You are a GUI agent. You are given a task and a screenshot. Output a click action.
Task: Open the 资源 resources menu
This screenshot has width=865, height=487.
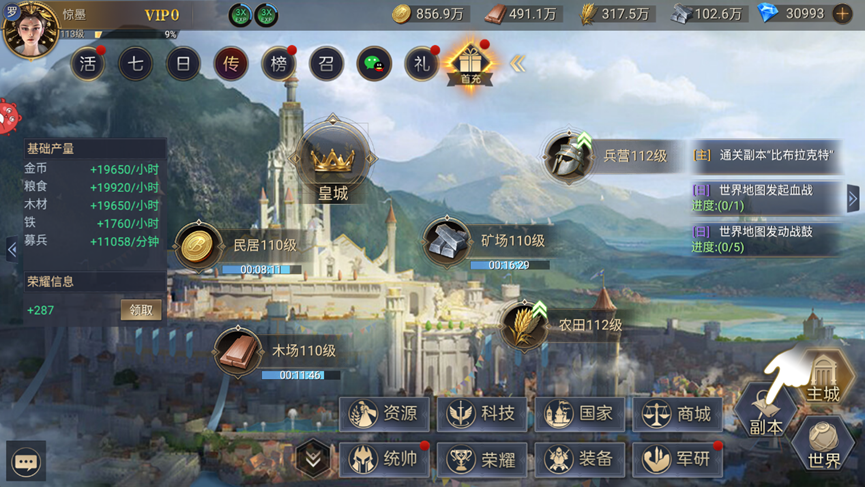[x=385, y=413]
